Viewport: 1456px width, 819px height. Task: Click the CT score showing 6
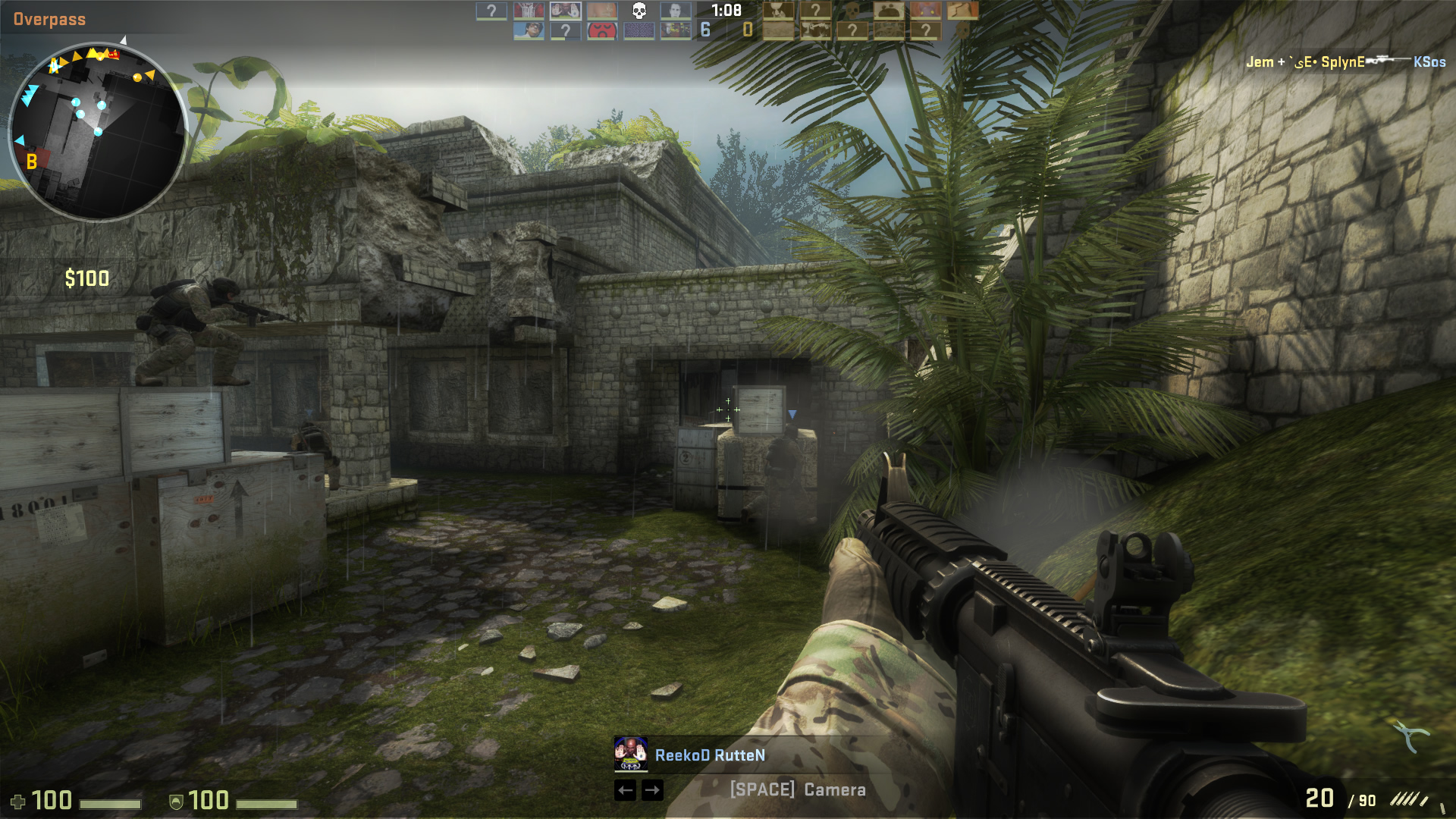tap(704, 30)
